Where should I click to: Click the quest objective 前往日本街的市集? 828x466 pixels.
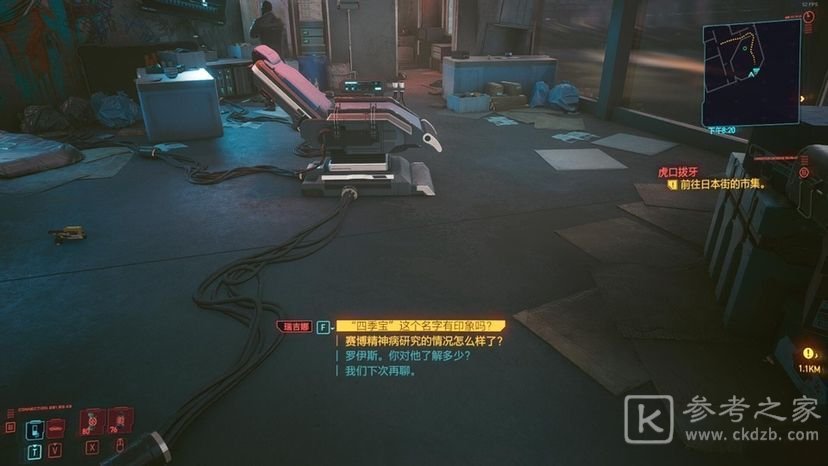coord(726,184)
